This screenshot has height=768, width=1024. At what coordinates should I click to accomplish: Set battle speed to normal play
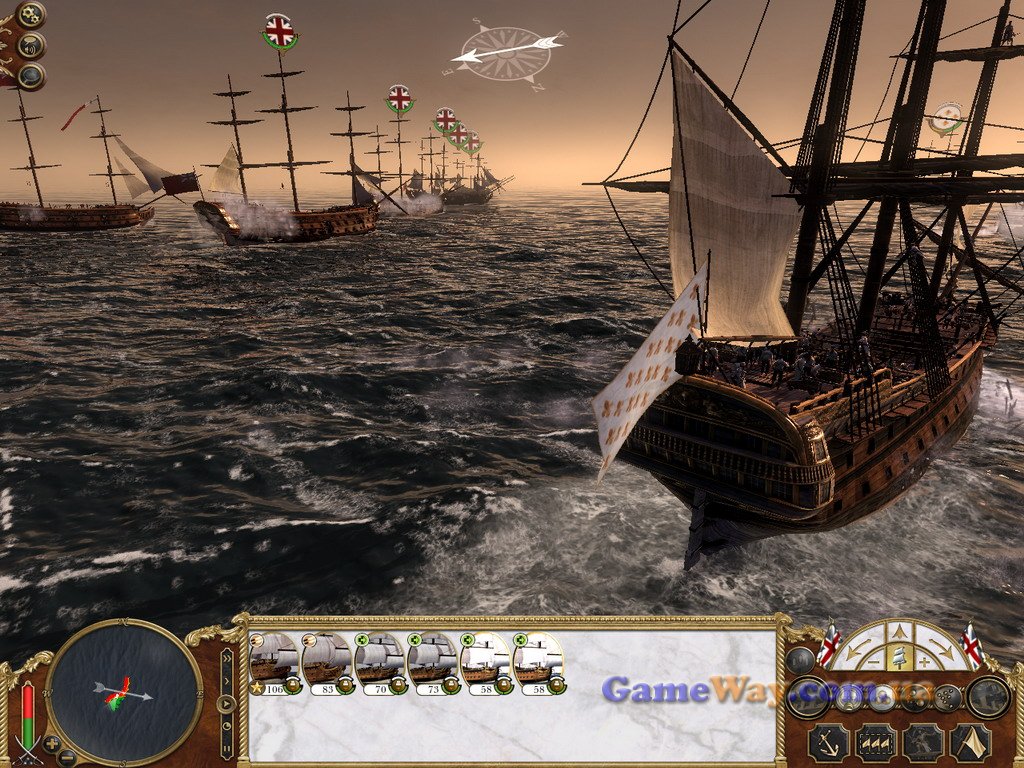[227, 702]
